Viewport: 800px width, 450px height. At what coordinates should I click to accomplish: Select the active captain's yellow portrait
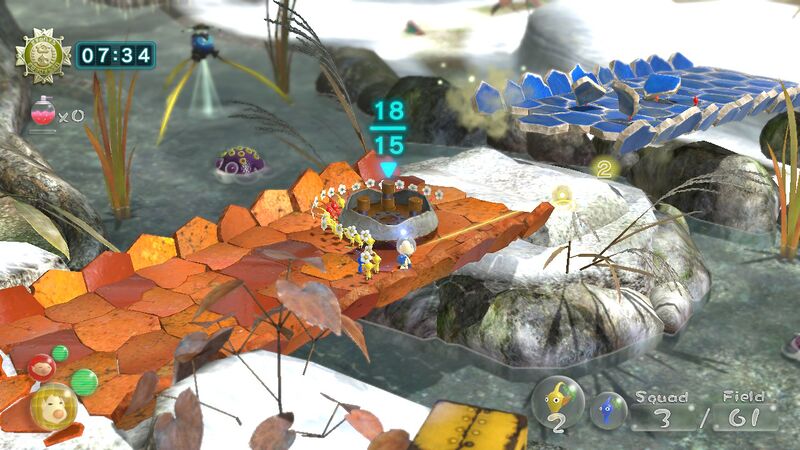click(x=52, y=406)
